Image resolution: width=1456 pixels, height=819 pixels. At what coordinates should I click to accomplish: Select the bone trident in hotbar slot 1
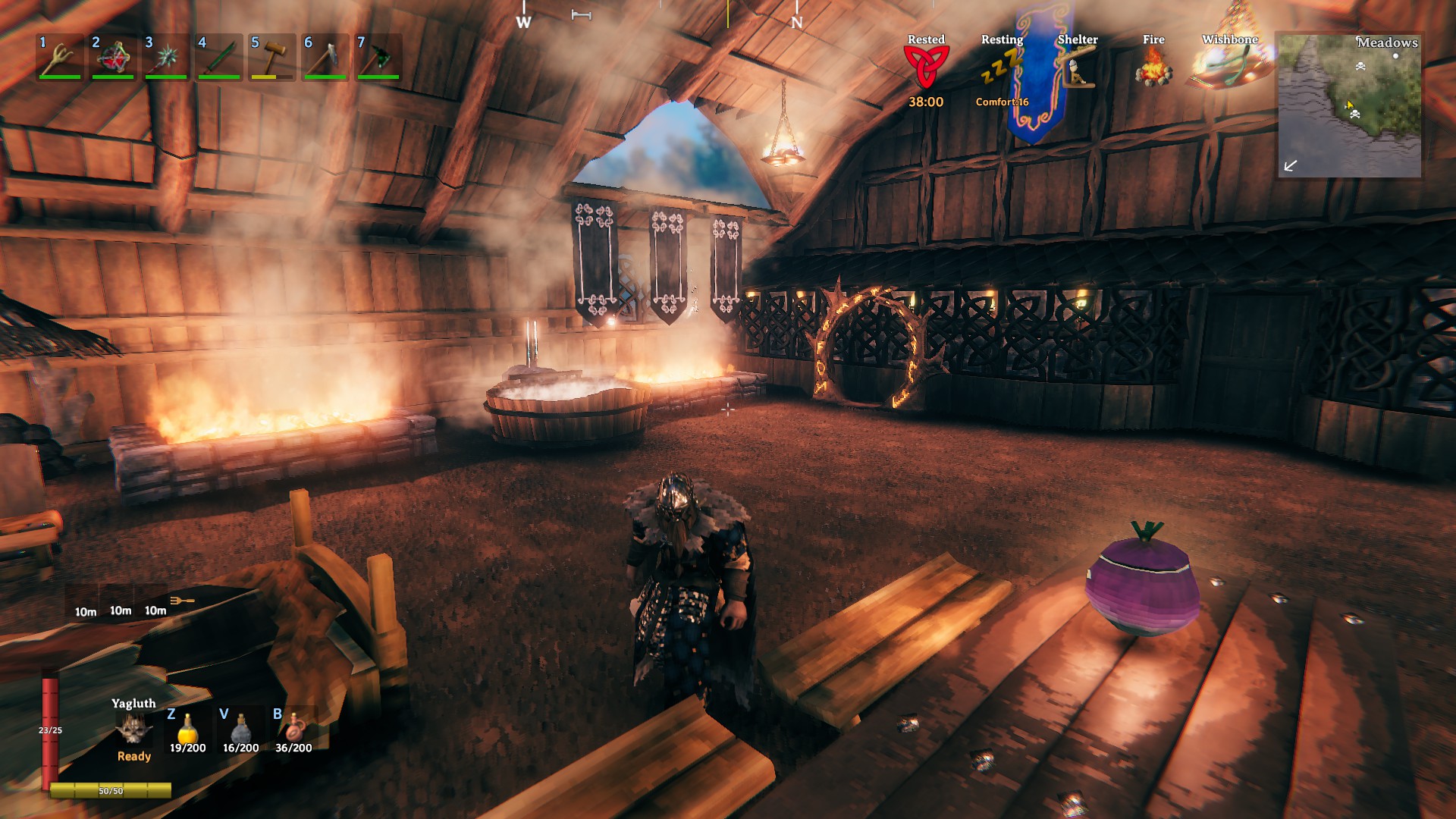59,58
